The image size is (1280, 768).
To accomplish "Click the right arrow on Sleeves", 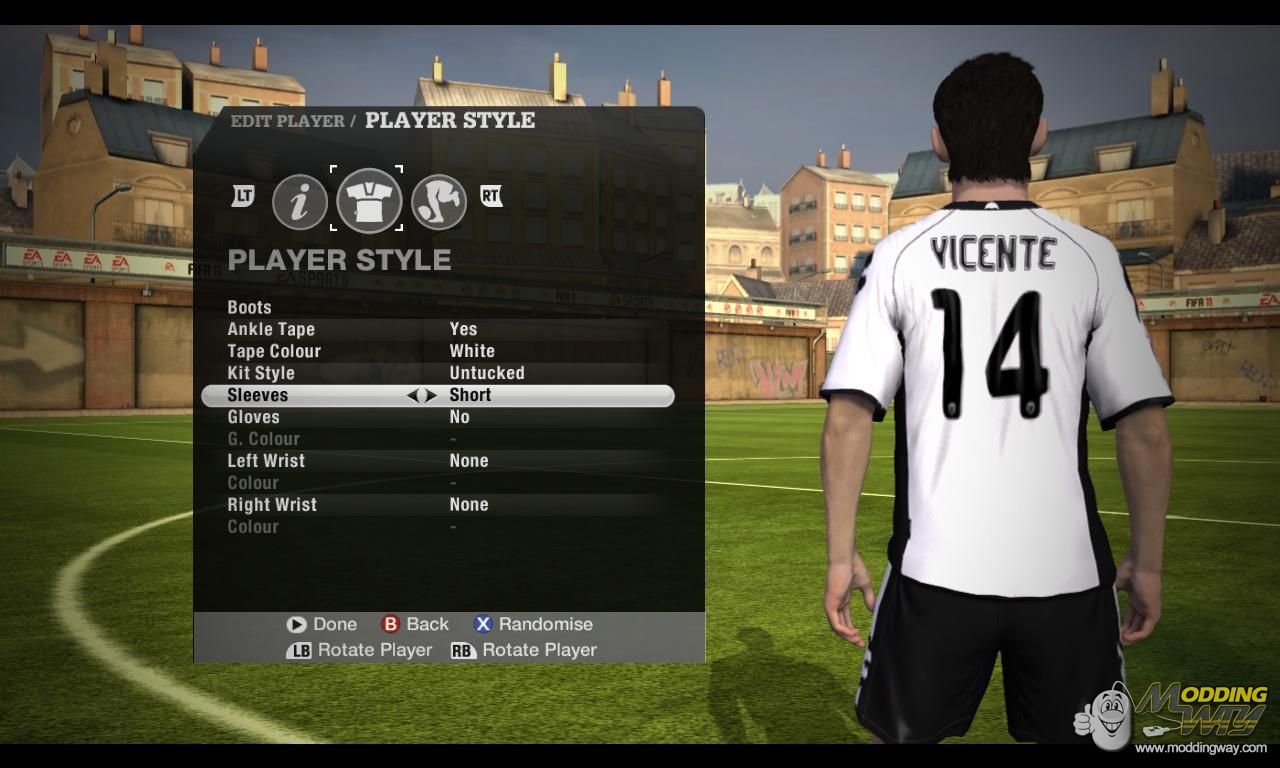I will pyautogui.click(x=431, y=396).
